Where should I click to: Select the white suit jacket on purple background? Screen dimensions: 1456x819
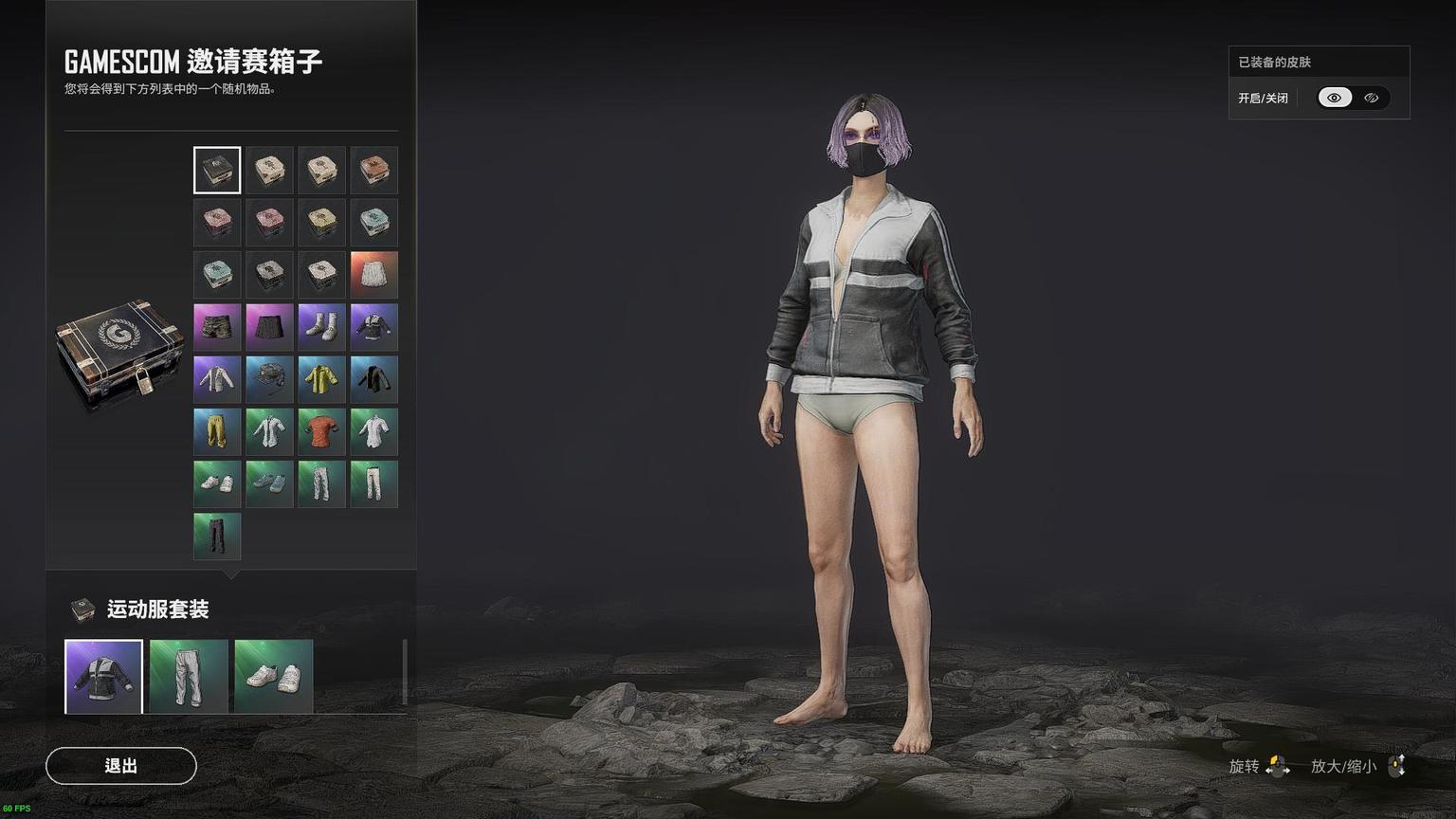point(217,379)
